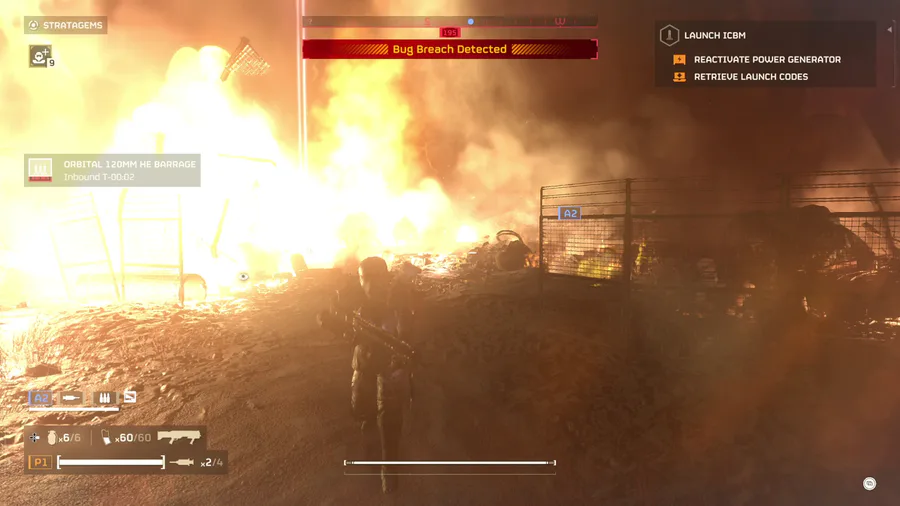Select the Launch ICBM objective header
900x506 pixels.
coord(714,36)
